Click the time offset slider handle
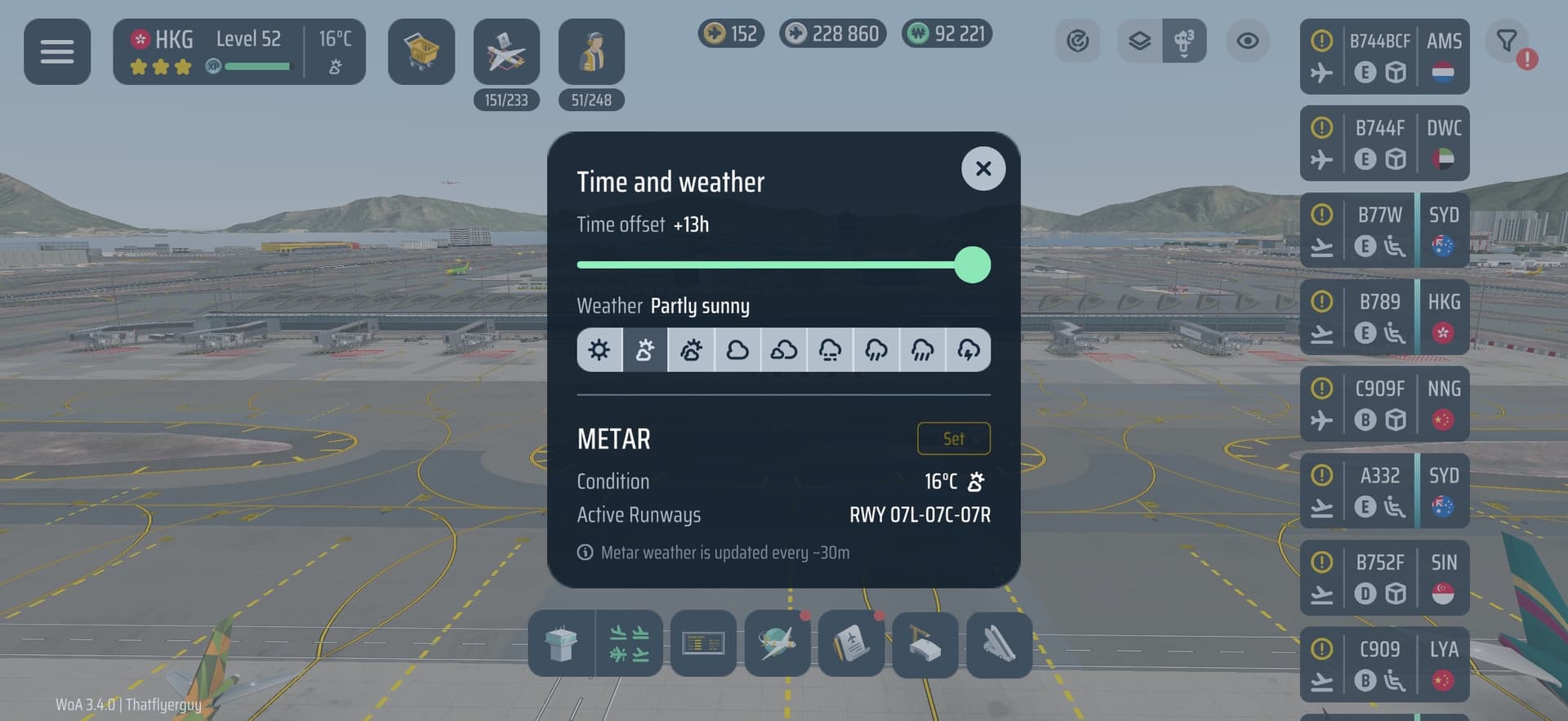 (x=972, y=265)
